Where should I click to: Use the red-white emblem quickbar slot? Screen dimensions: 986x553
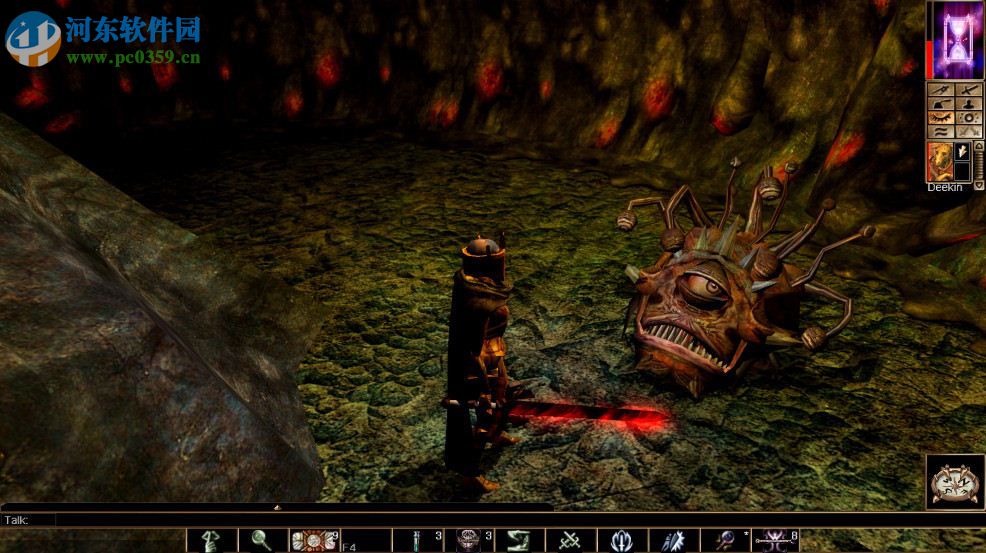311,540
